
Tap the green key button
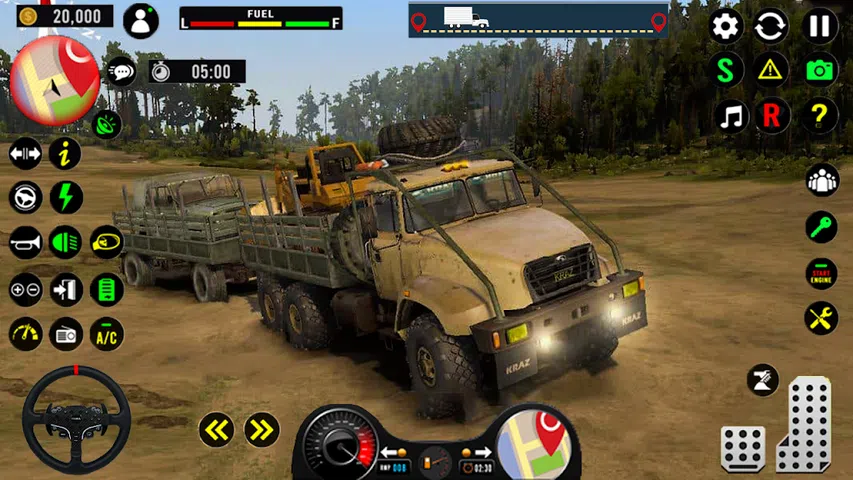pyautogui.click(x=821, y=227)
